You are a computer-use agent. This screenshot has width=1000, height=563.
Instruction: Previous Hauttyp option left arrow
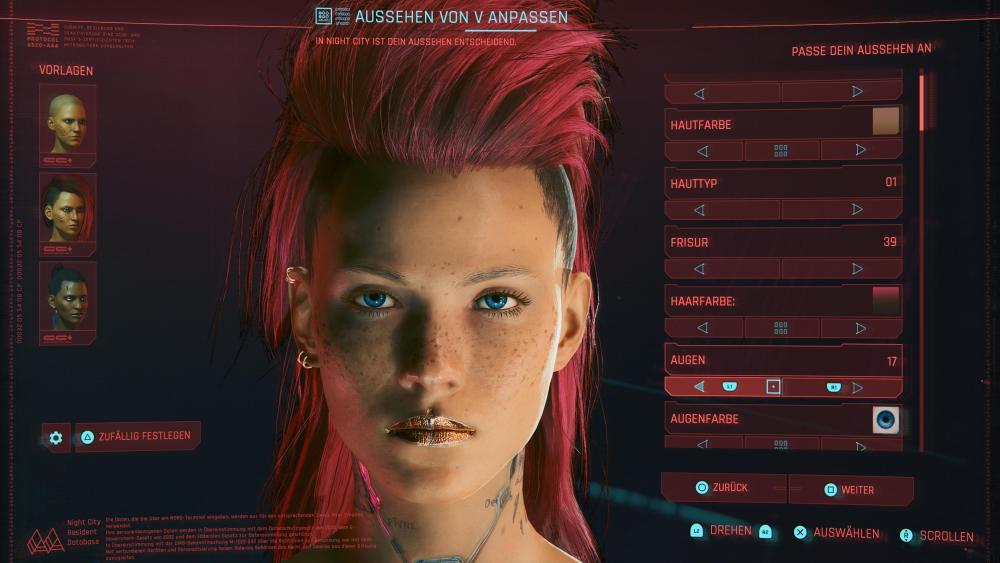(x=700, y=210)
